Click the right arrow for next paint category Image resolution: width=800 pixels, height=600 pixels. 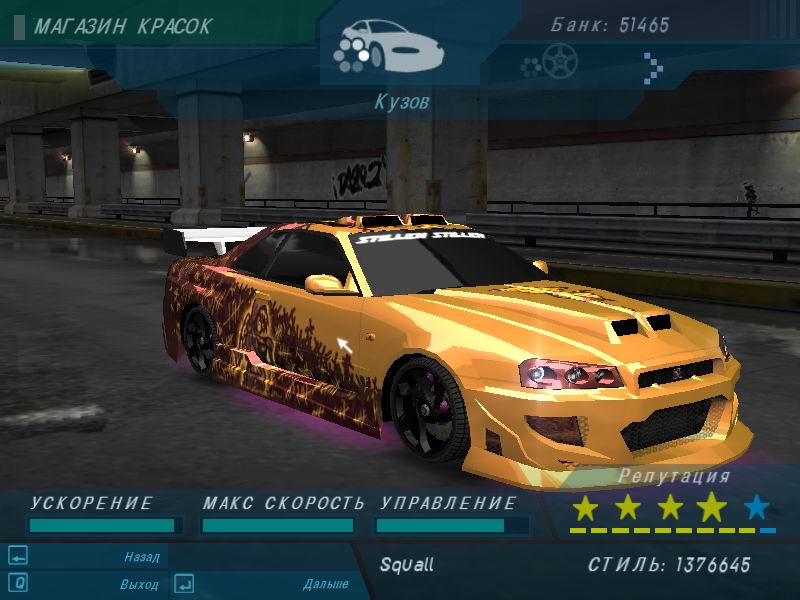pos(654,67)
